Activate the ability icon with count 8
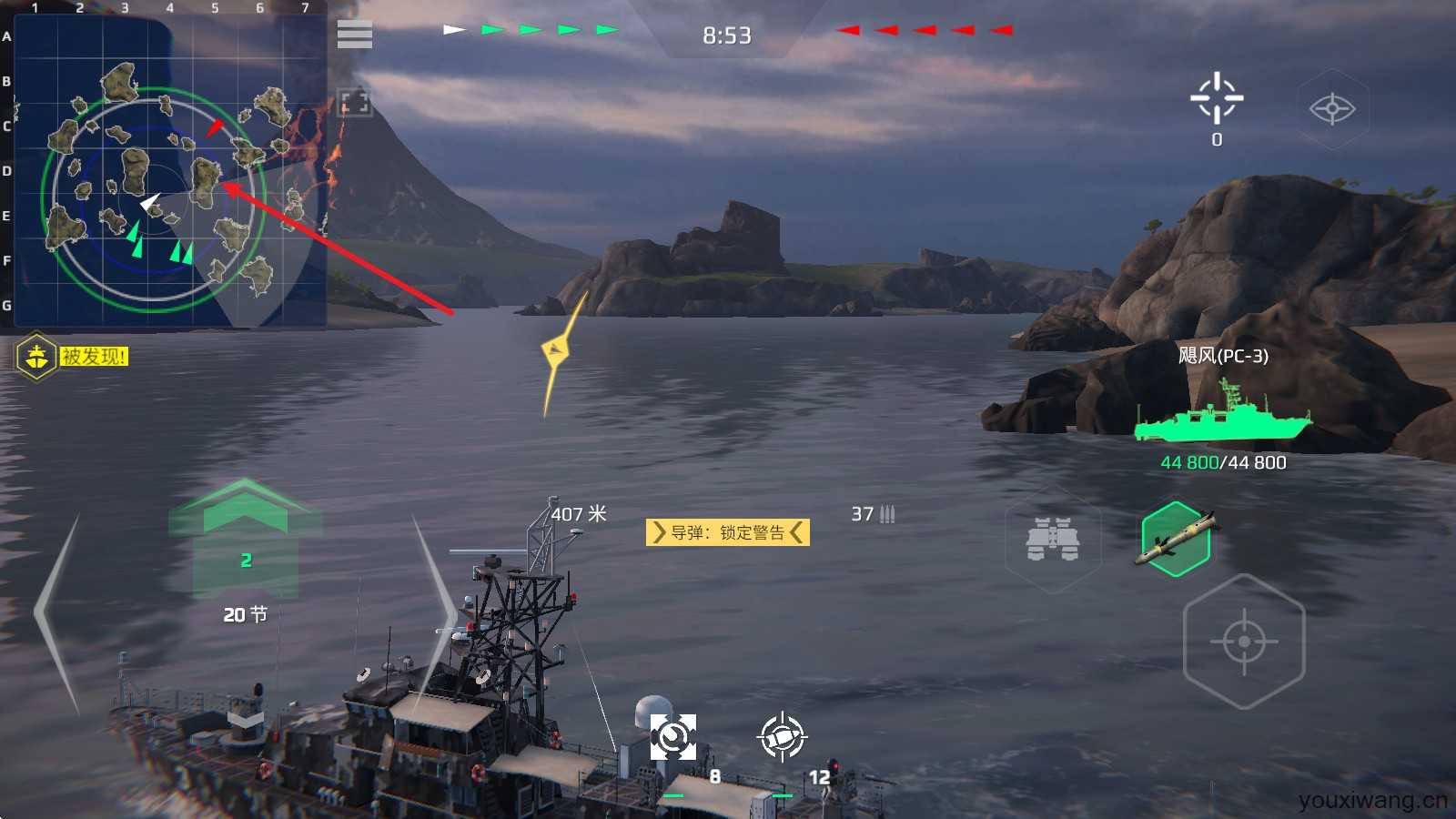Screen dimensions: 1456x819 click(x=673, y=737)
